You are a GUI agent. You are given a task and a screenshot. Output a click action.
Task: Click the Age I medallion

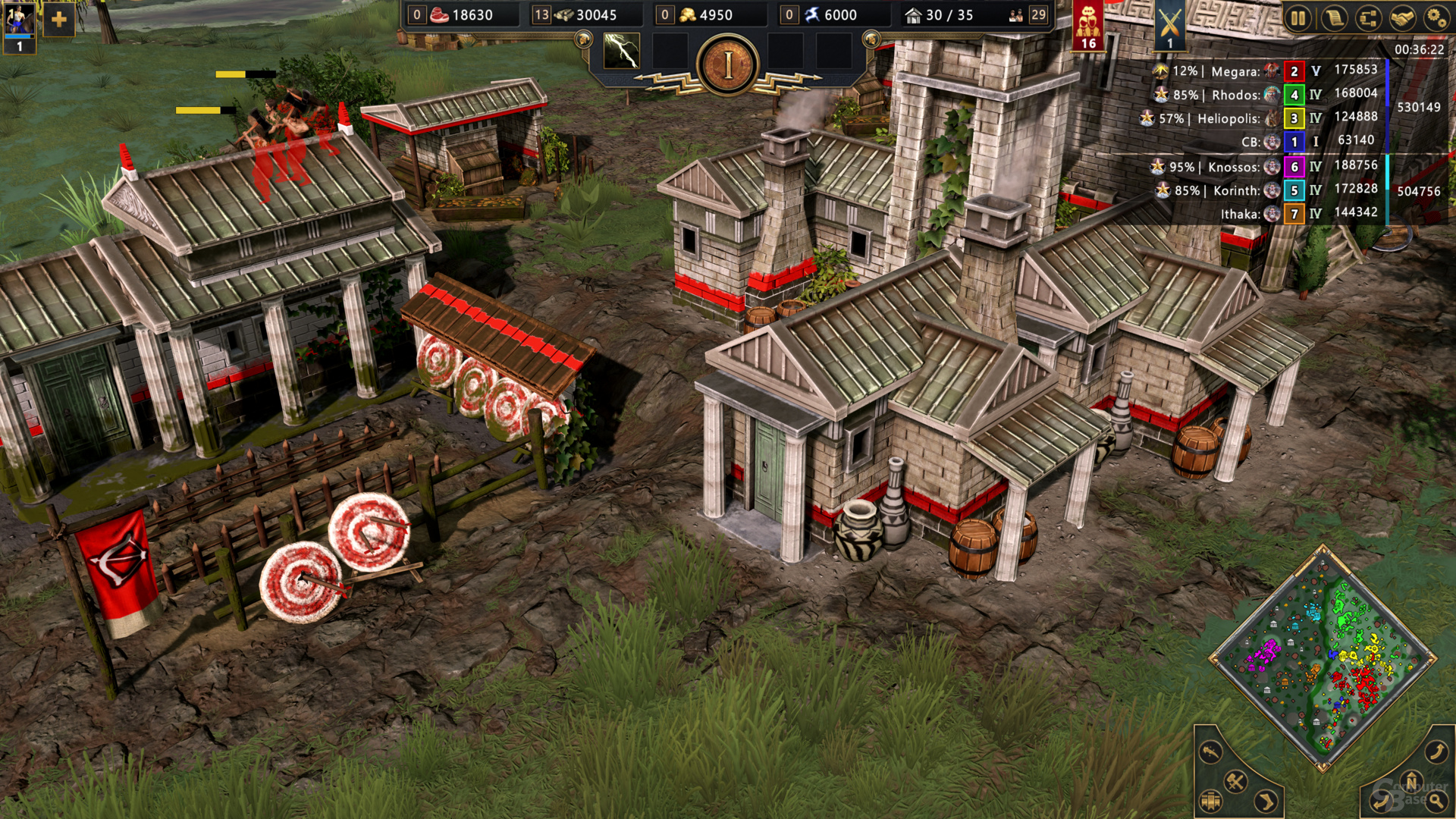point(727,66)
